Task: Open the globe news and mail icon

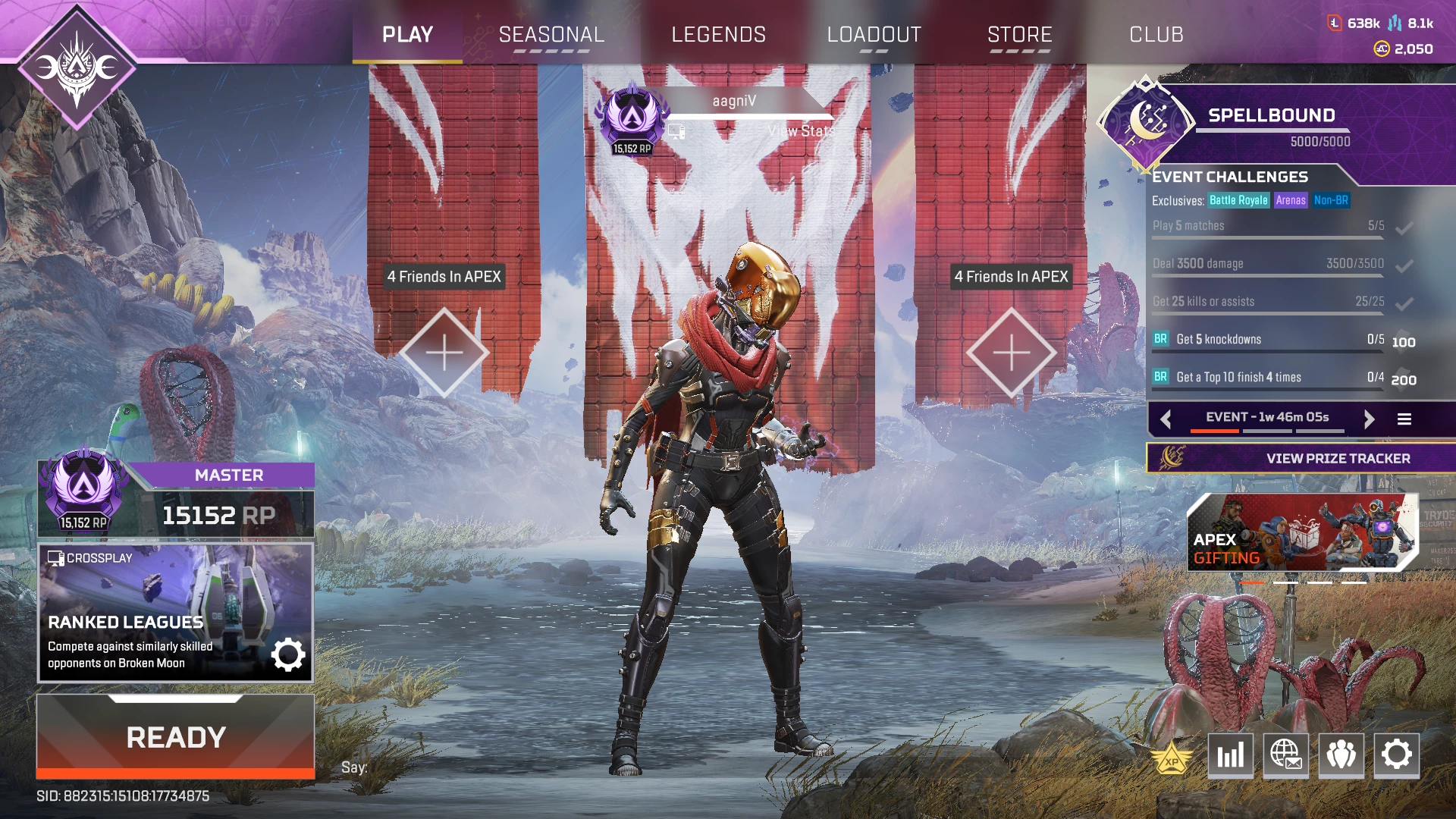Action: pyautogui.click(x=1285, y=755)
